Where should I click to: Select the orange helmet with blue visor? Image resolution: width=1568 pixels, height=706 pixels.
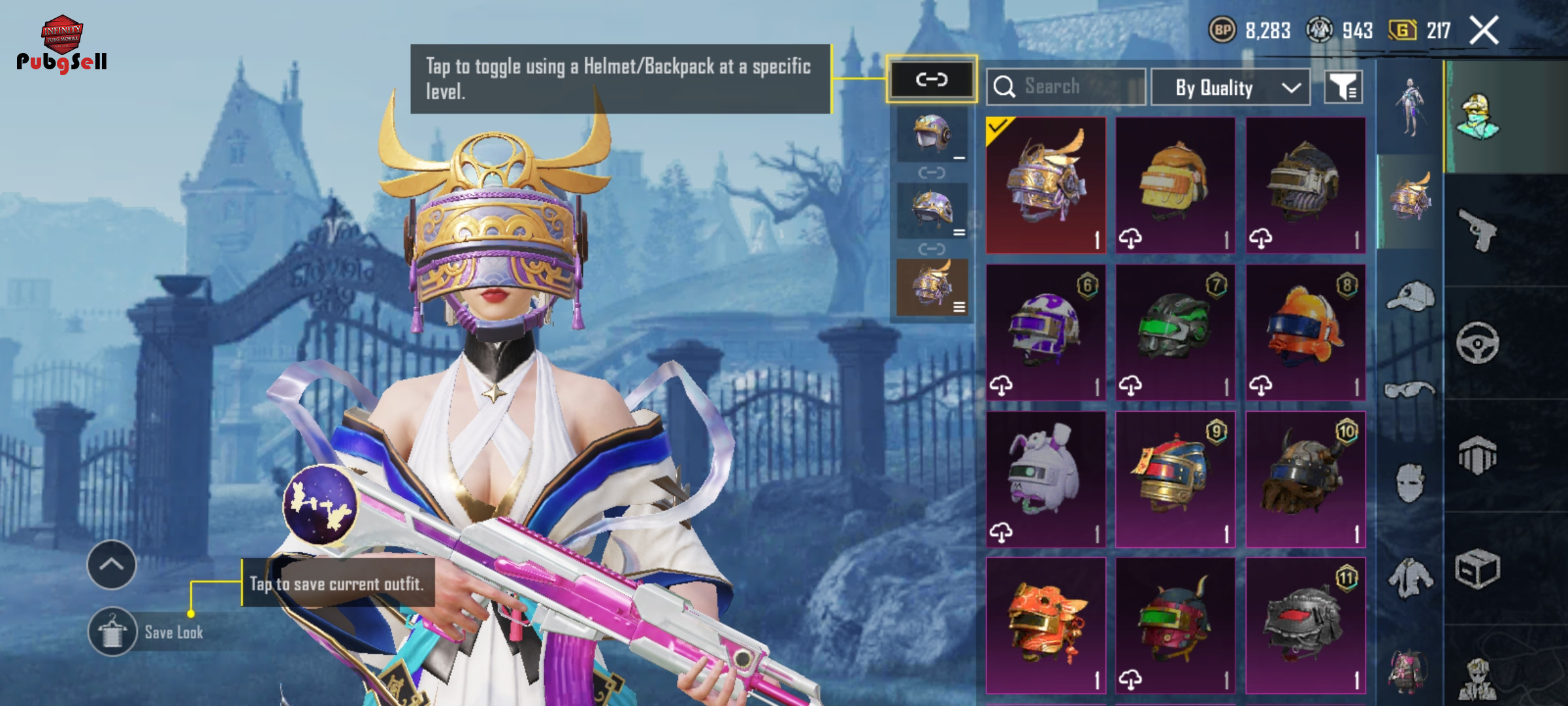pyautogui.click(x=1305, y=332)
